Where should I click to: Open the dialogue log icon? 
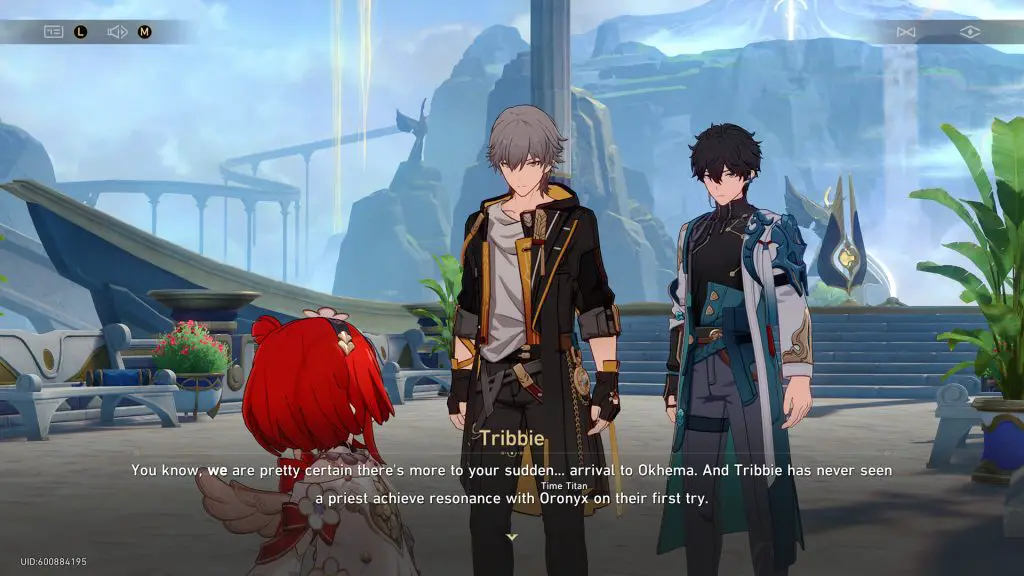coord(53,32)
